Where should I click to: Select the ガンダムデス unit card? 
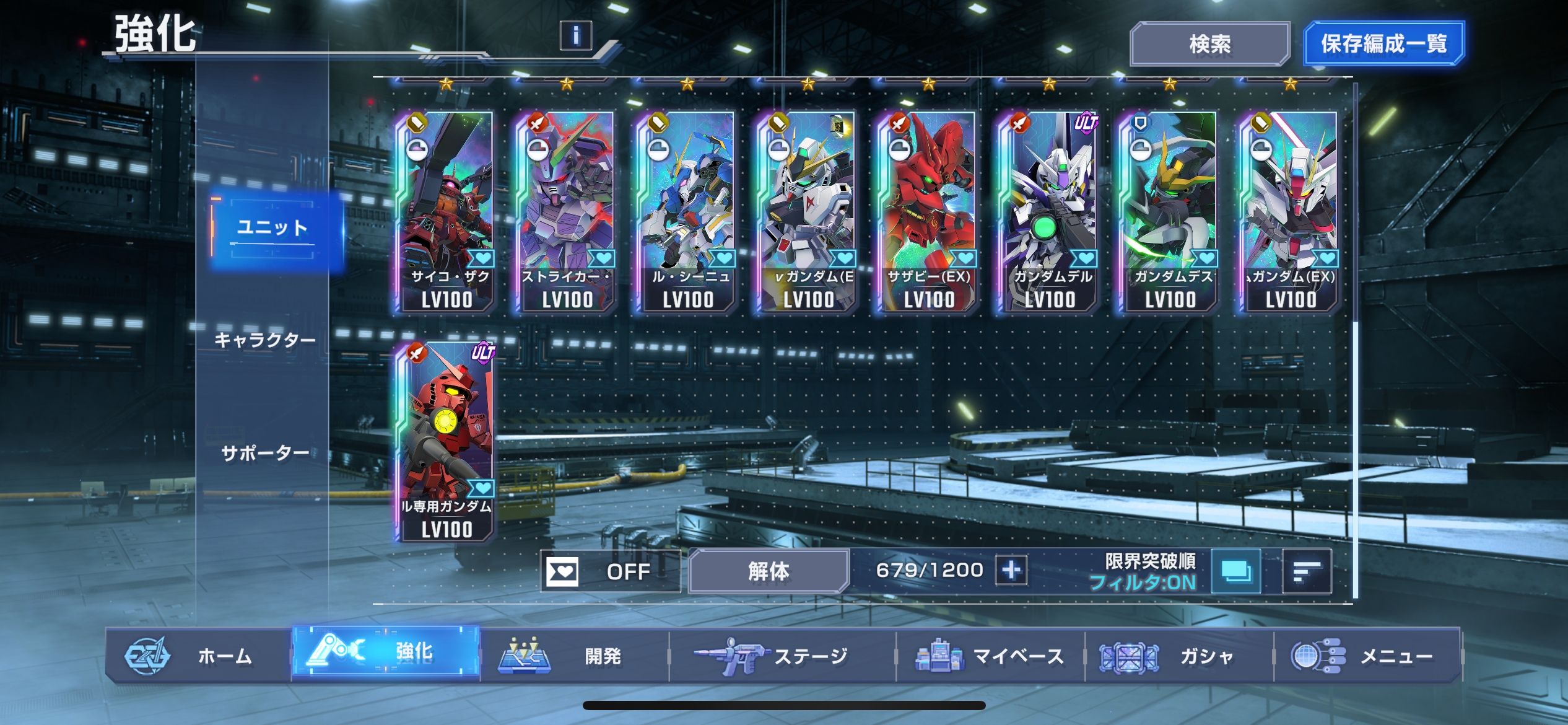coord(1169,211)
